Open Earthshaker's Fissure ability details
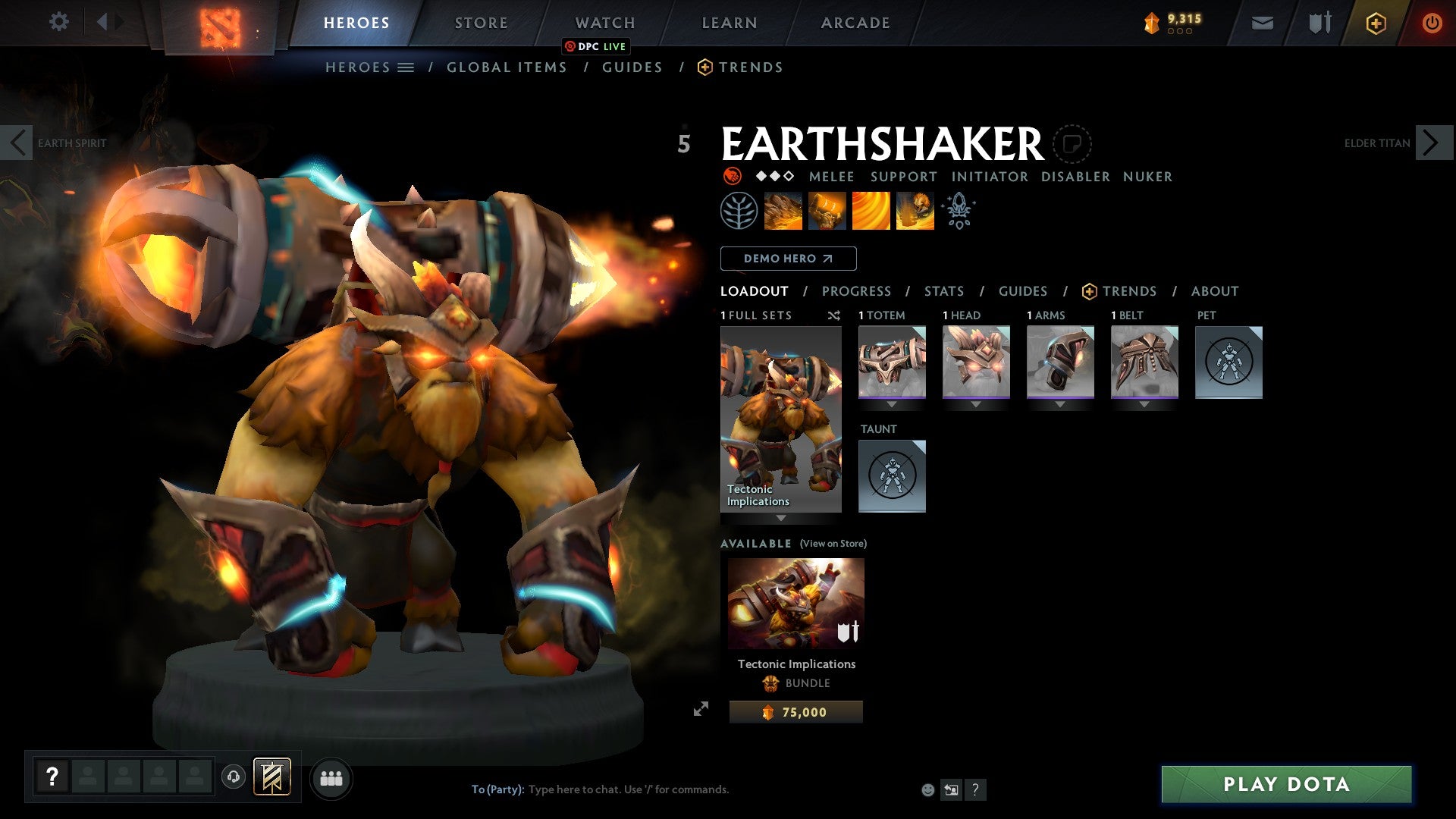 [782, 211]
